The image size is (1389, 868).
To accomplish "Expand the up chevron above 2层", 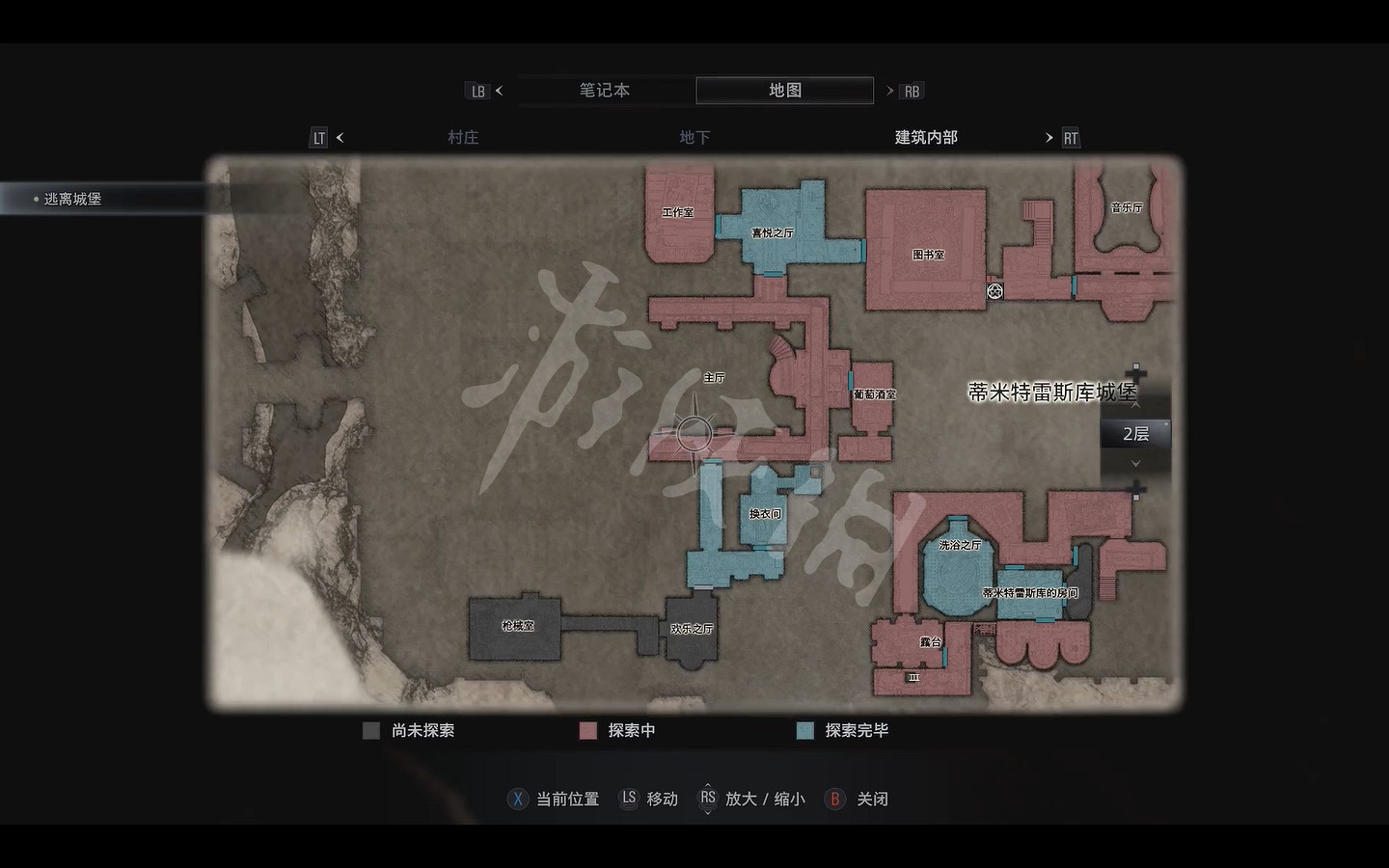I will click(1135, 407).
